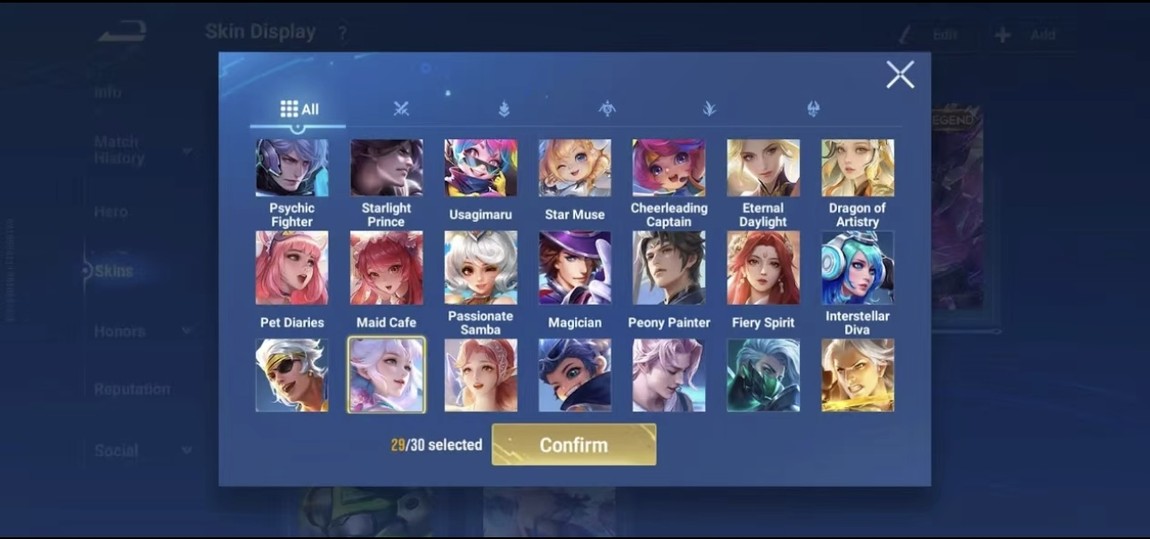Image resolution: width=1150 pixels, height=539 pixels.
Task: Select the Passionate Samba skin
Action: (481, 267)
